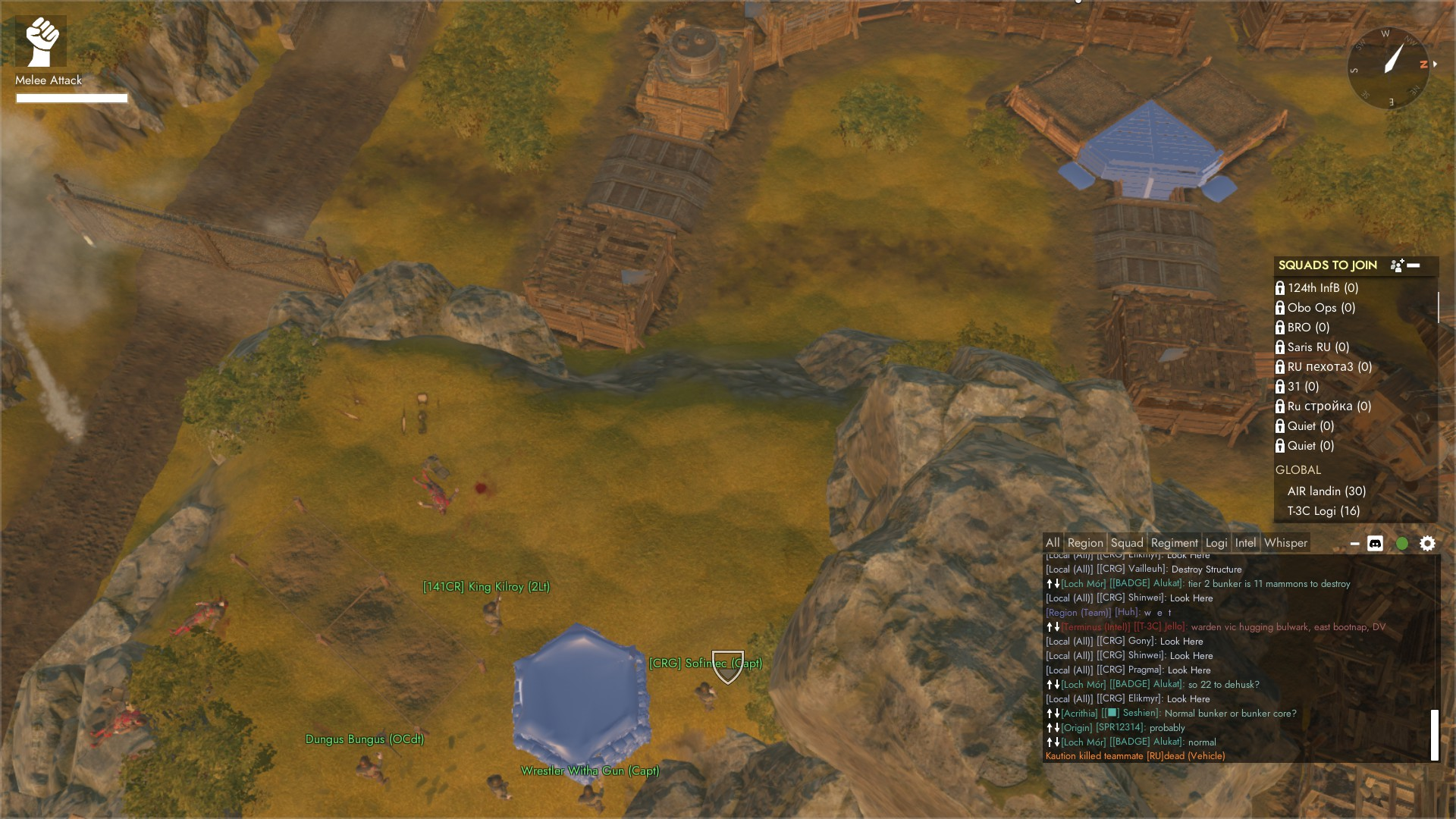This screenshot has width=1456, height=819.
Task: Collapse the Squads To Join panel
Action: 1414,265
